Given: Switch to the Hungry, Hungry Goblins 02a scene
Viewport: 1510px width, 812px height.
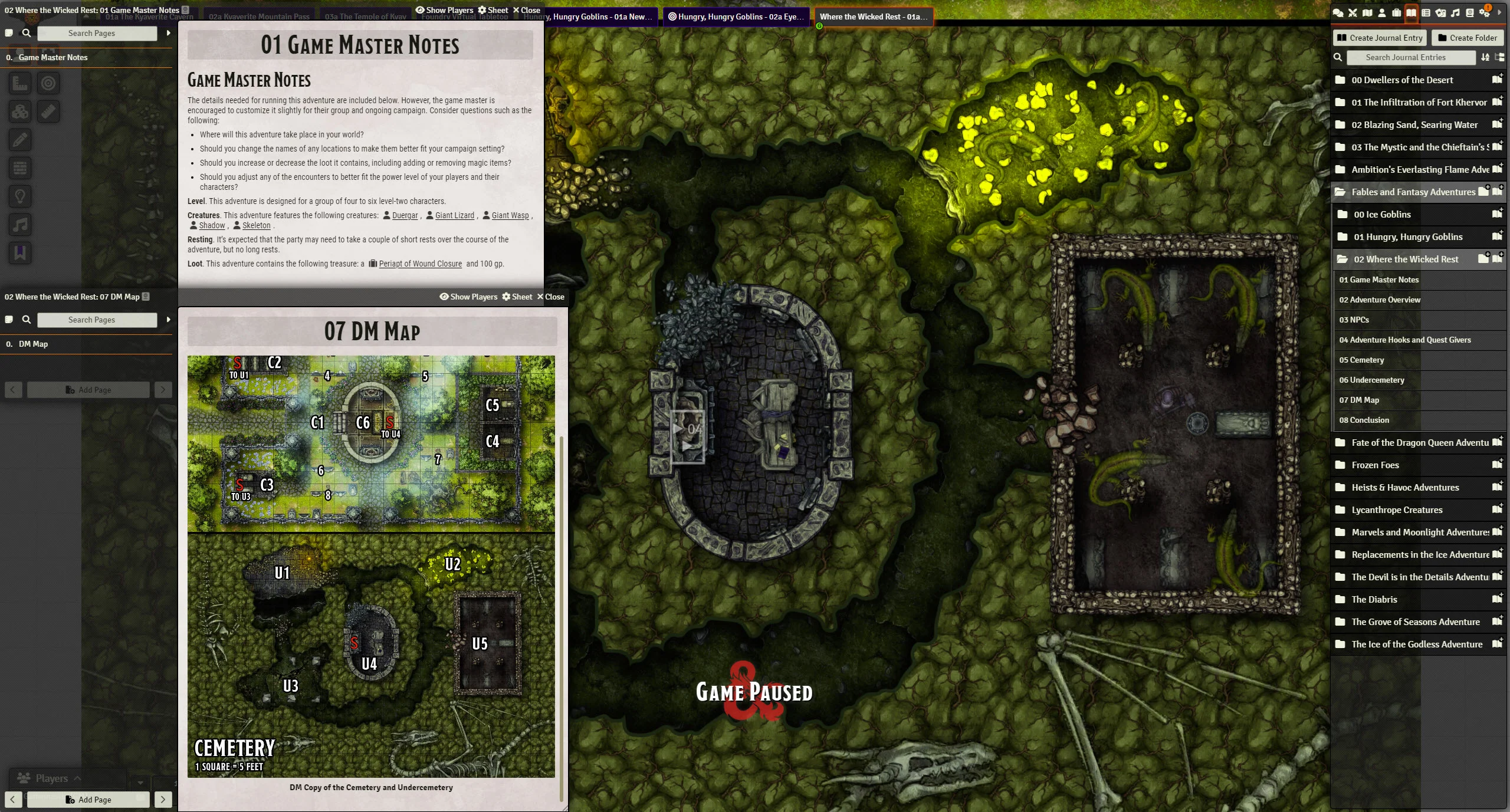Looking at the screenshot, I should coord(736,17).
